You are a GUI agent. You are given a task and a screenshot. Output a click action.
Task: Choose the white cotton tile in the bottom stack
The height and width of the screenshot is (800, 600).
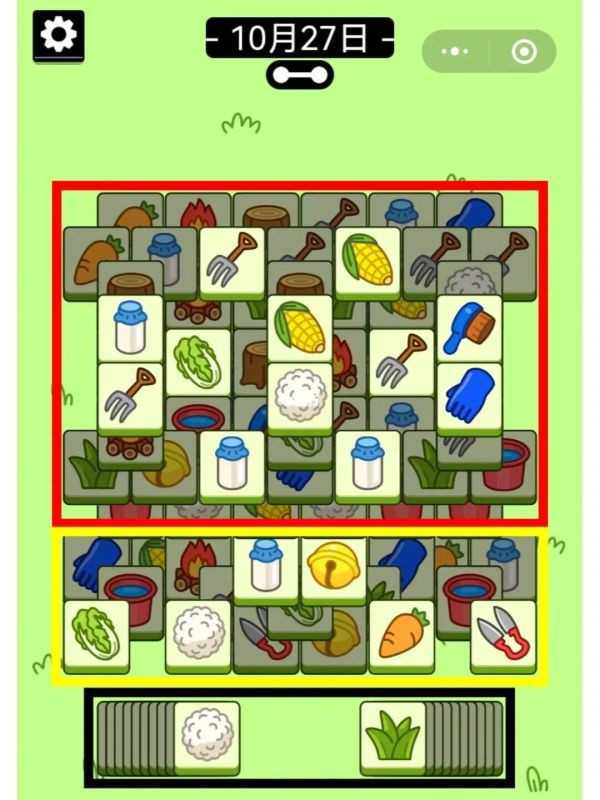[x=207, y=735]
